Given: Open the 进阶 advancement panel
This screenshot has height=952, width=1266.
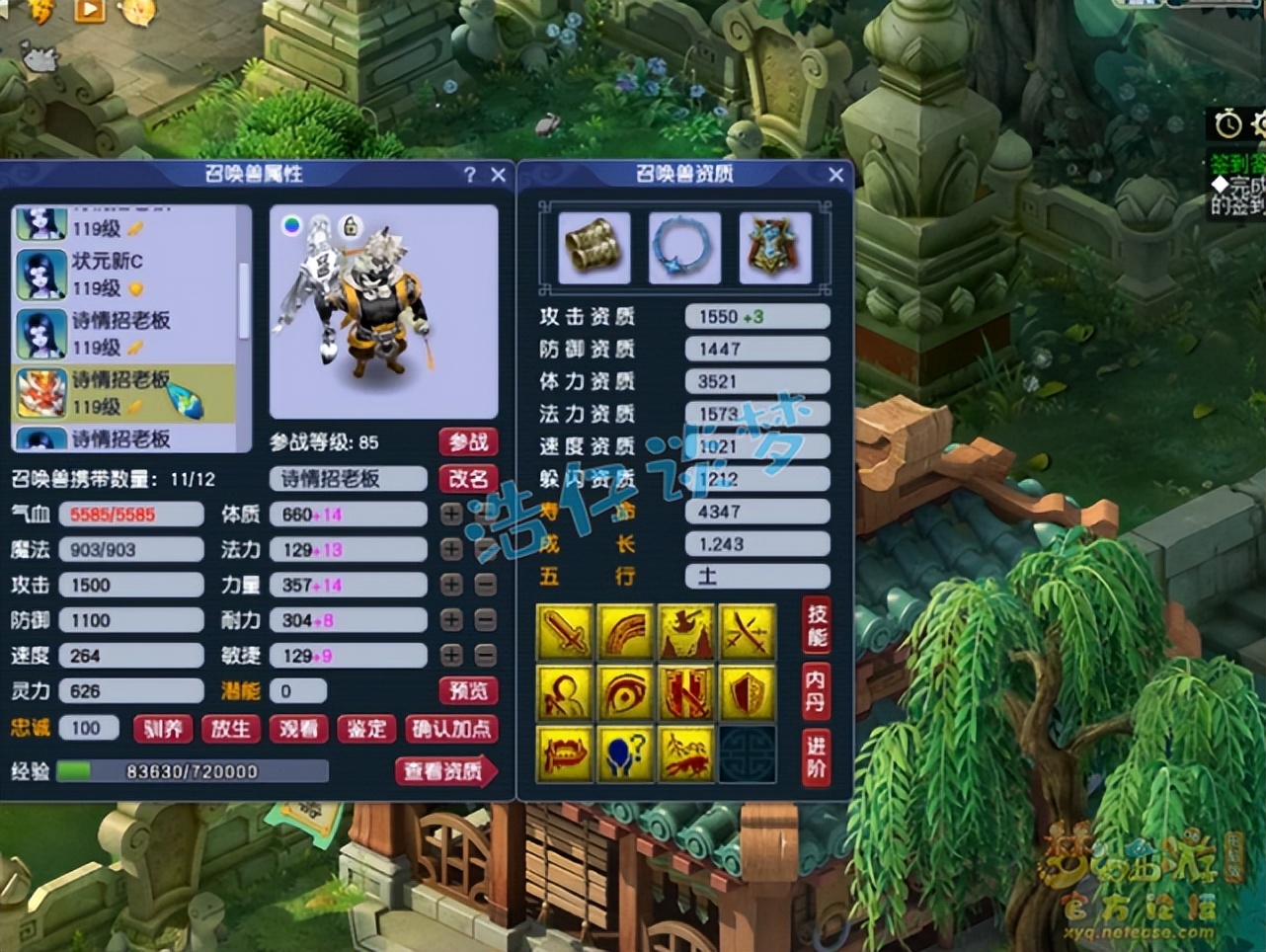Looking at the screenshot, I should coord(816,754).
